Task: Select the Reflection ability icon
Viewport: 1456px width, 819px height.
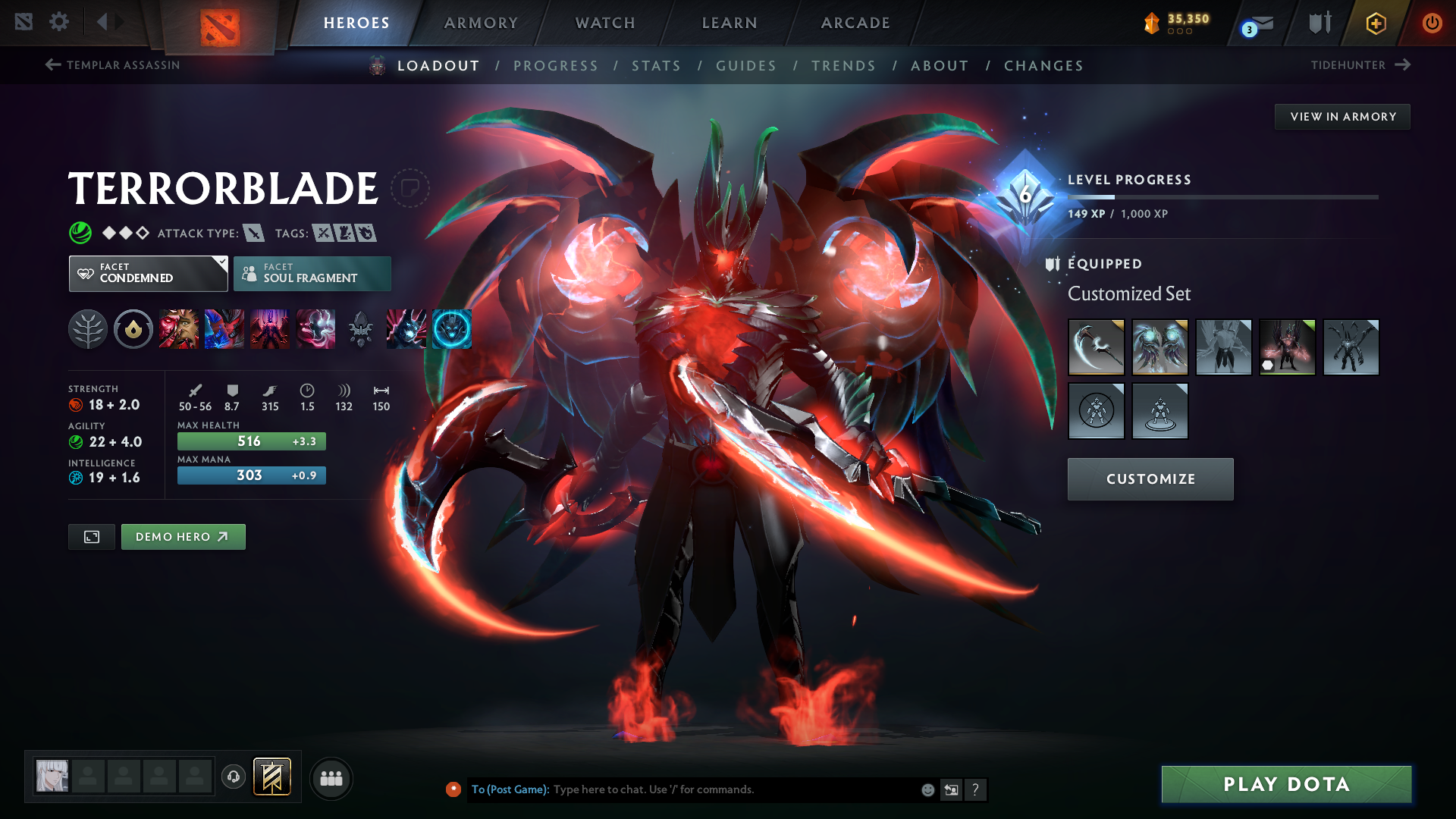Action: pos(179,329)
